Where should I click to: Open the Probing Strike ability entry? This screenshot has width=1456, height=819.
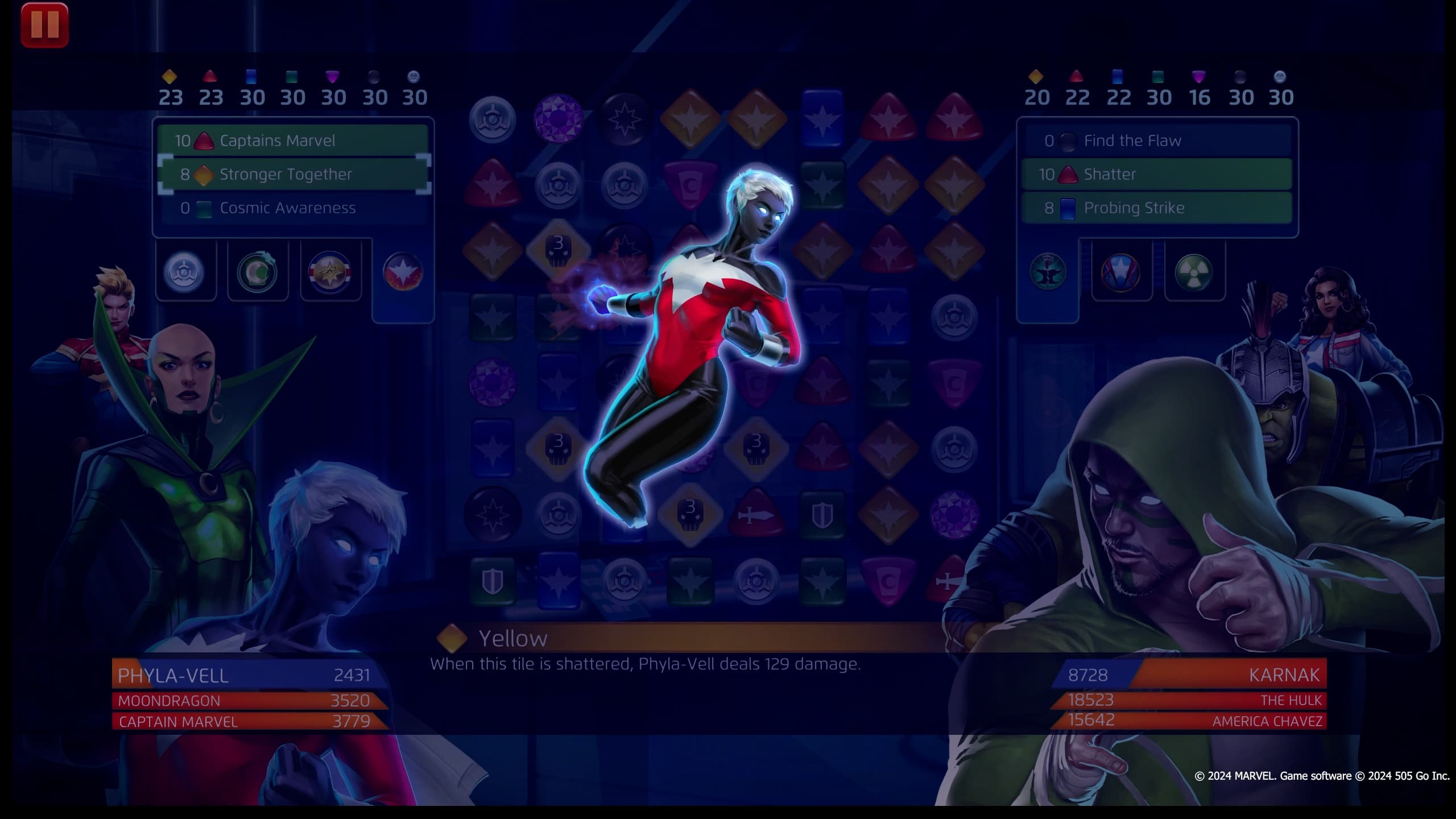click(1157, 208)
